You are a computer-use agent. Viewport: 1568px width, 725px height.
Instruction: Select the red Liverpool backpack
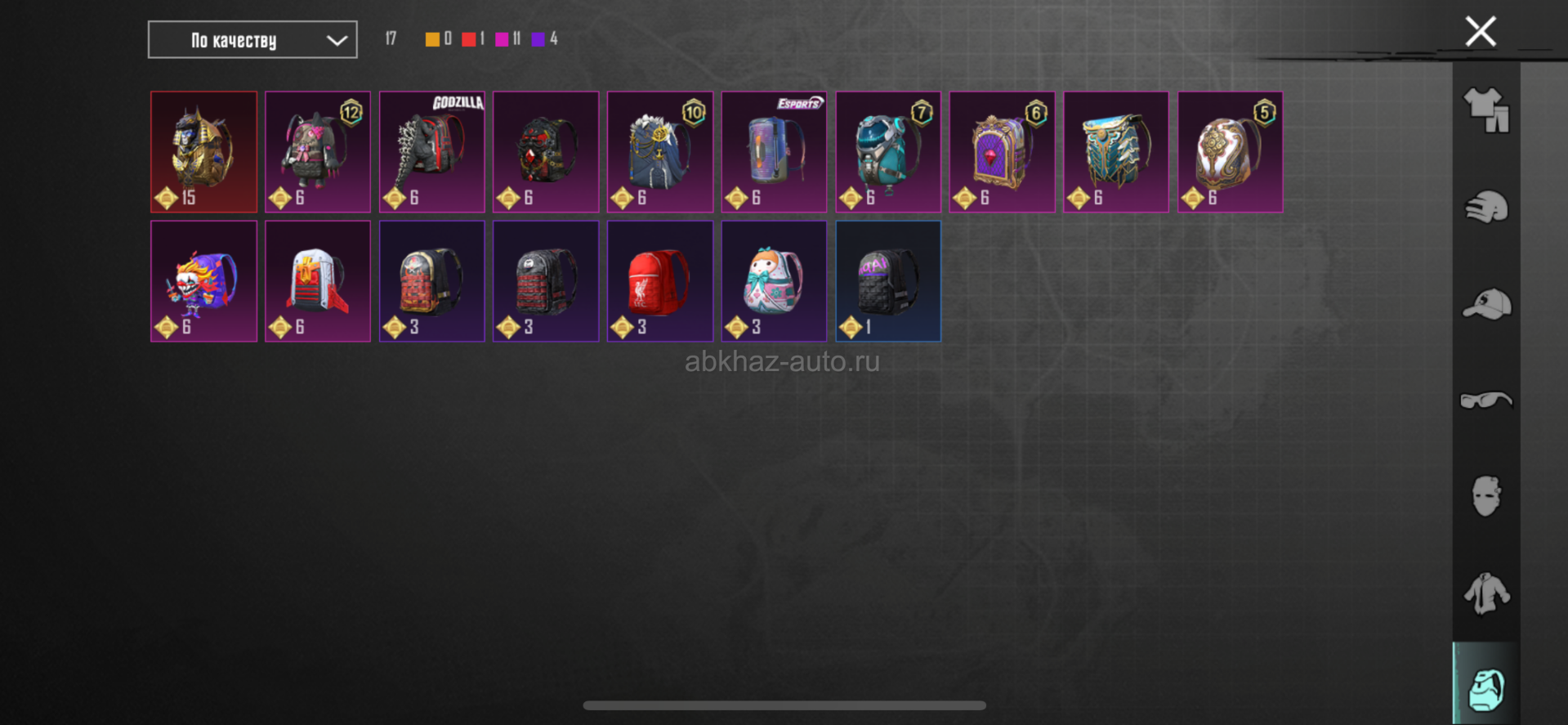(659, 281)
